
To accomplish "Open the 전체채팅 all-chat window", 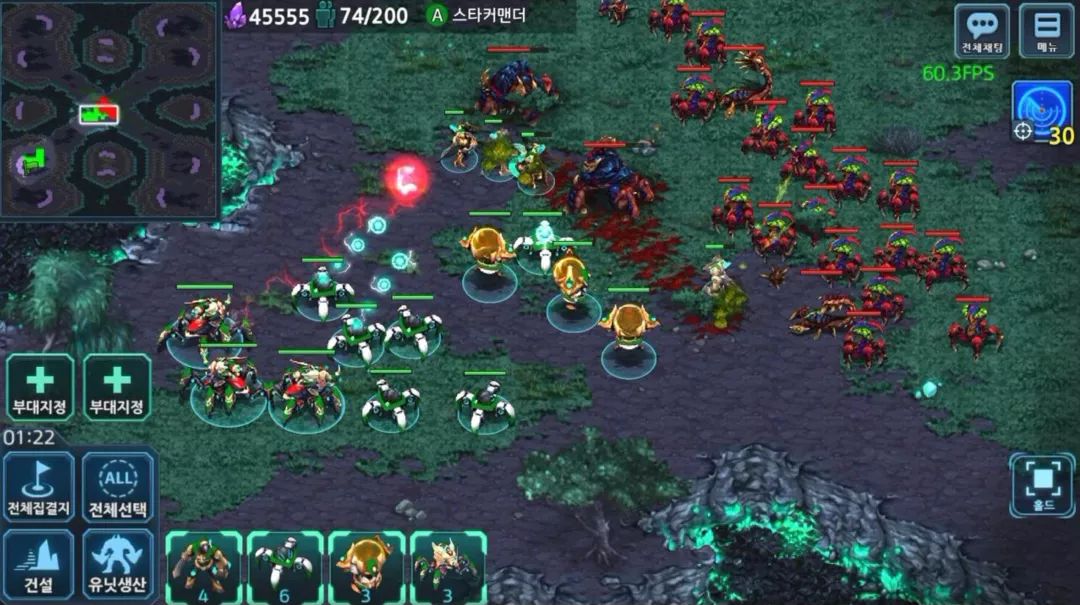I will [x=981, y=31].
